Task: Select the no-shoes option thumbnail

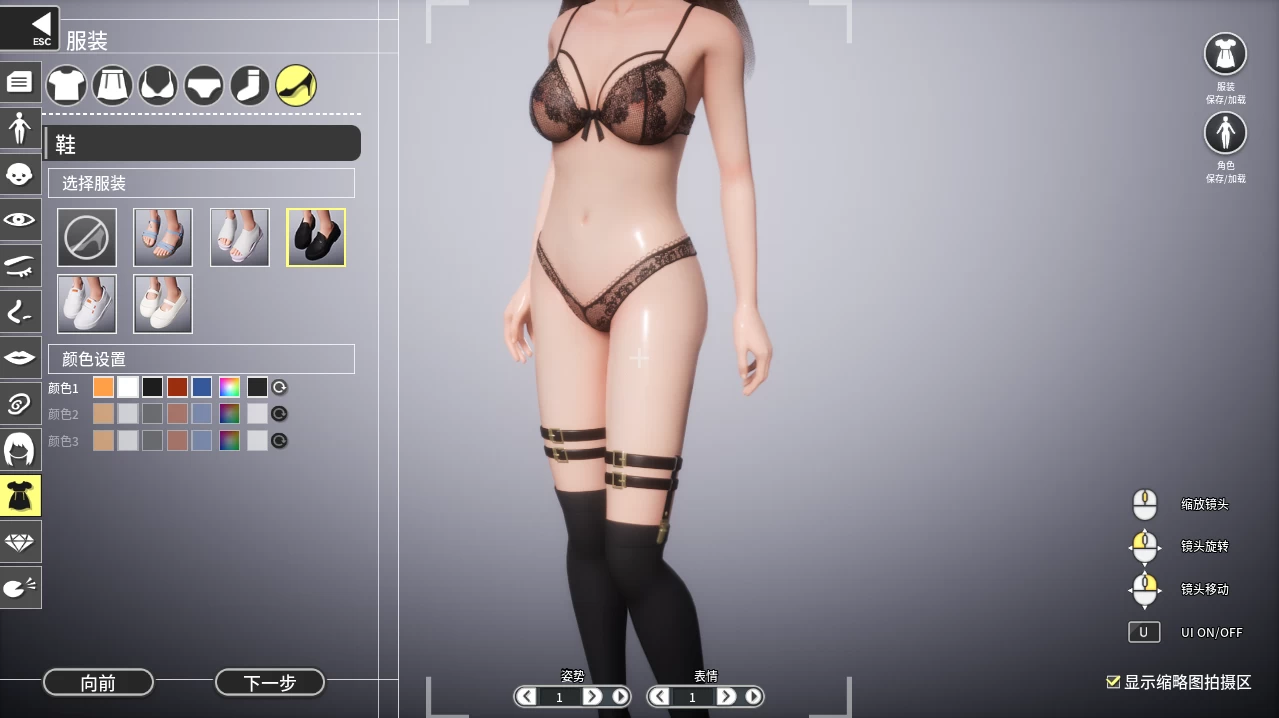Action: (x=87, y=237)
